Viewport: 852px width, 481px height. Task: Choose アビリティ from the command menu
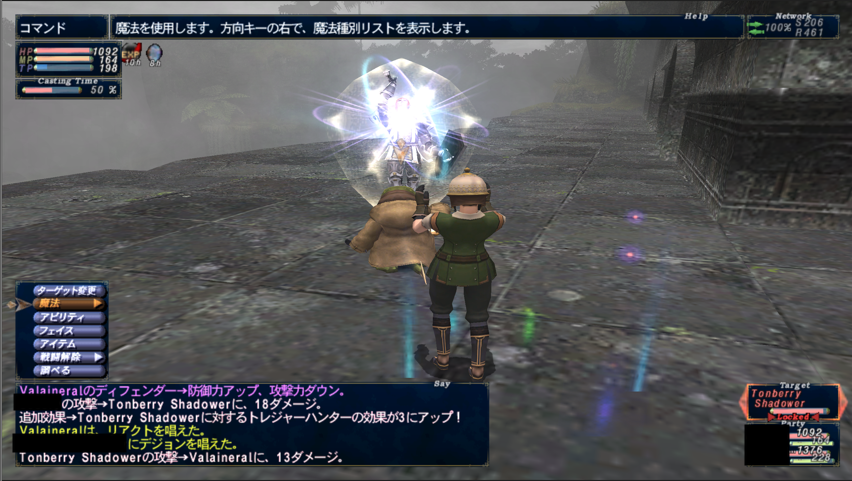click(x=68, y=317)
